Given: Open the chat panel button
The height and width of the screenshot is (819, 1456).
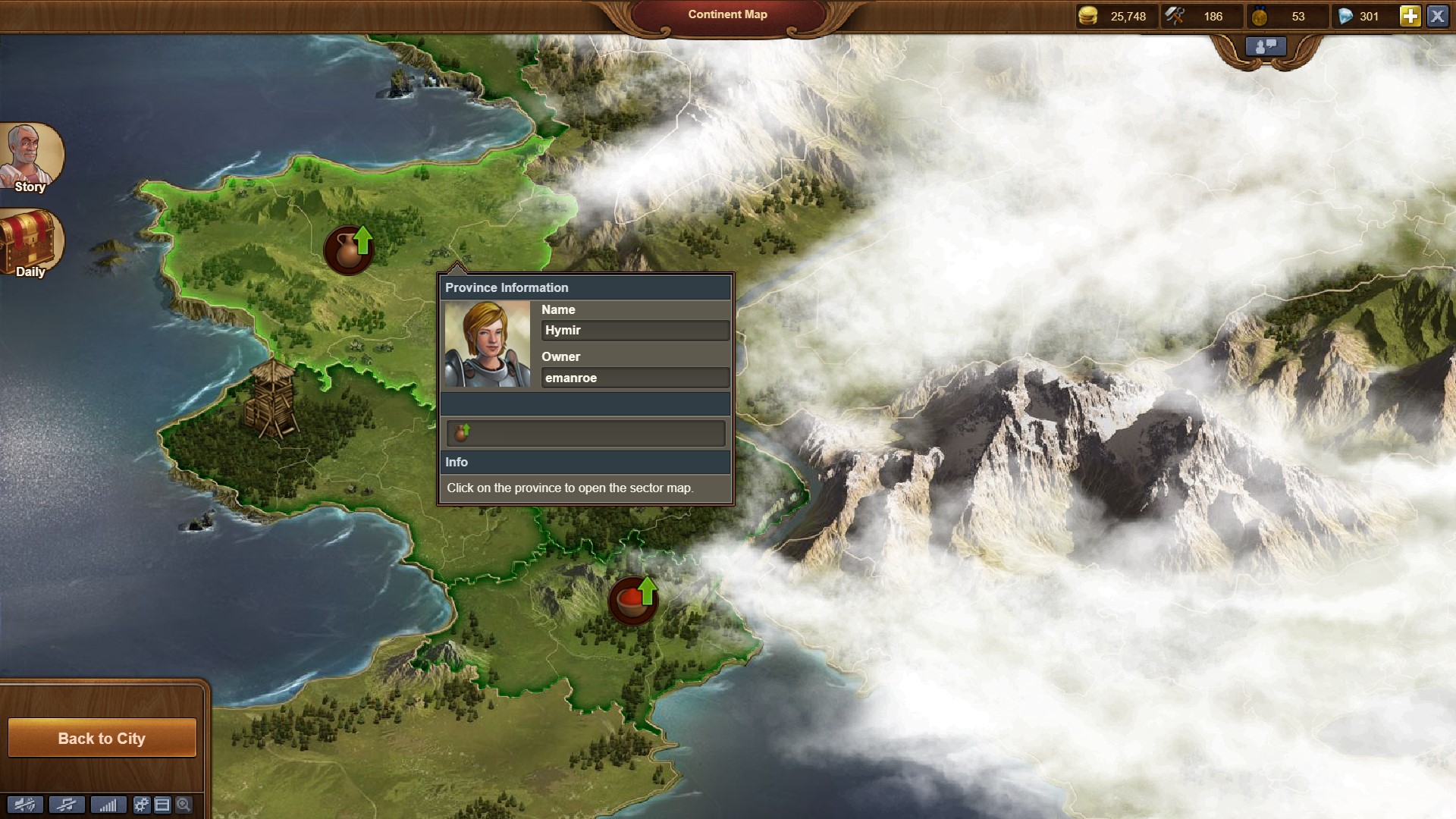Looking at the screenshot, I should (1266, 47).
